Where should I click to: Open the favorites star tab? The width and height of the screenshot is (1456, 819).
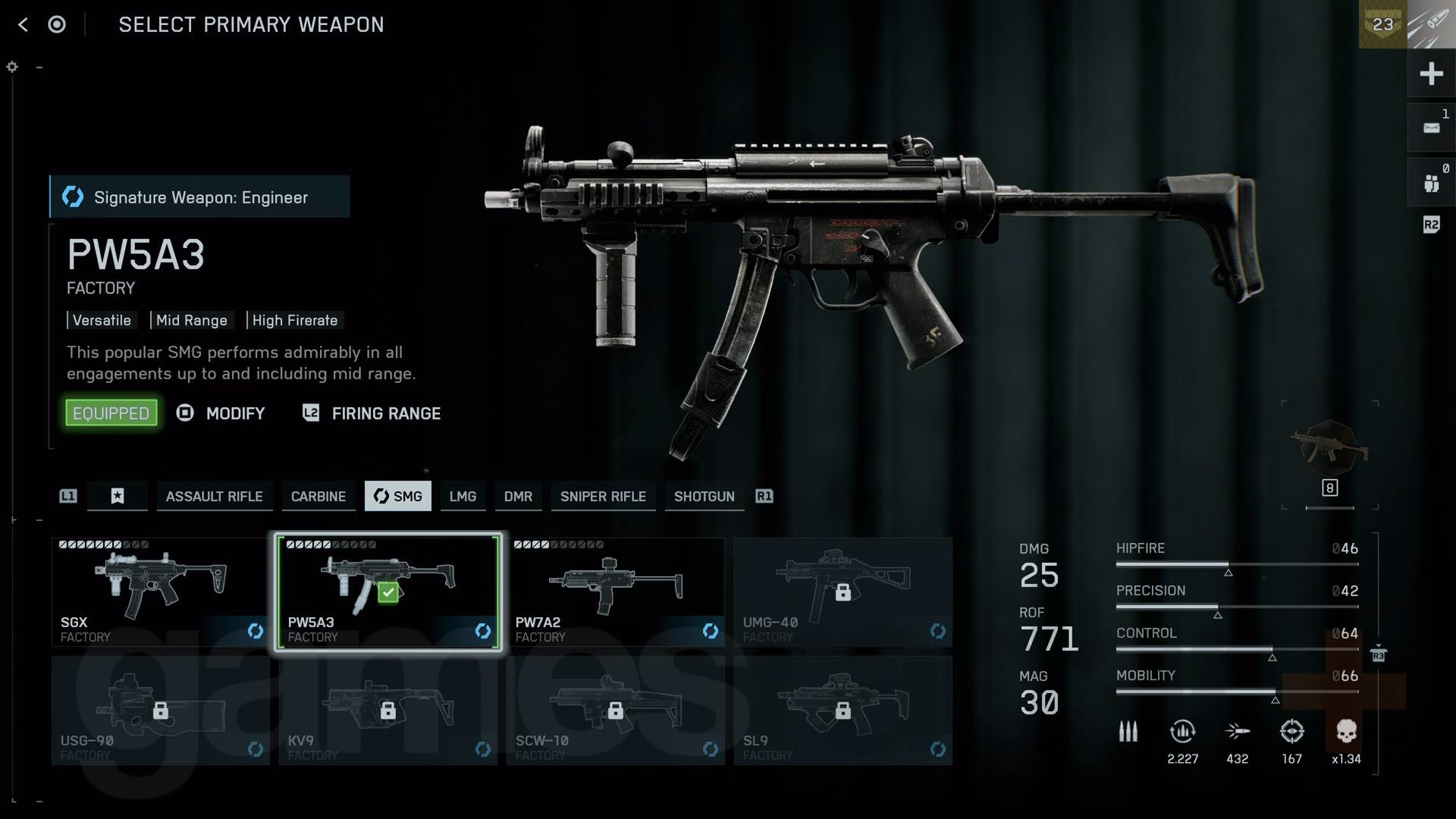(x=118, y=496)
